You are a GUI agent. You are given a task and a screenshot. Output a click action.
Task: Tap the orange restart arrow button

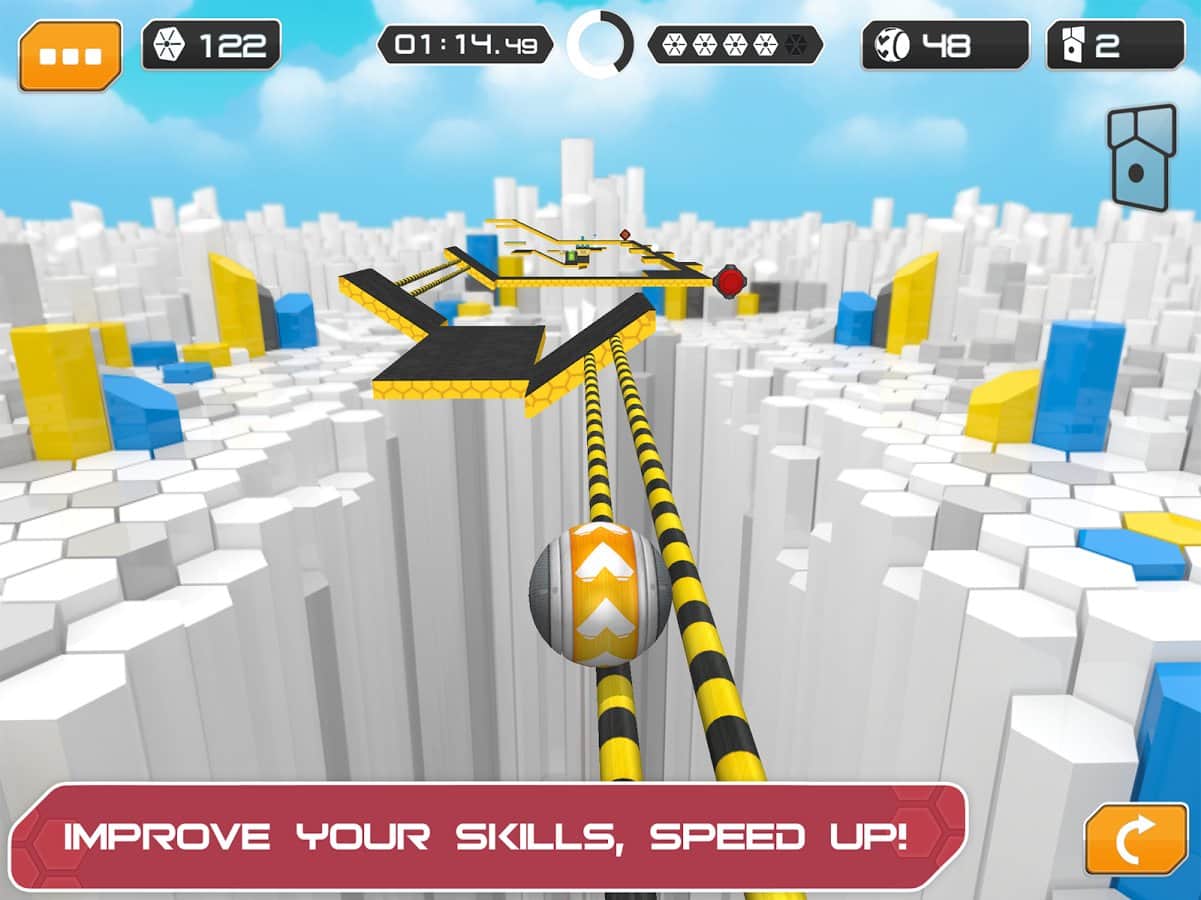pos(1136,838)
